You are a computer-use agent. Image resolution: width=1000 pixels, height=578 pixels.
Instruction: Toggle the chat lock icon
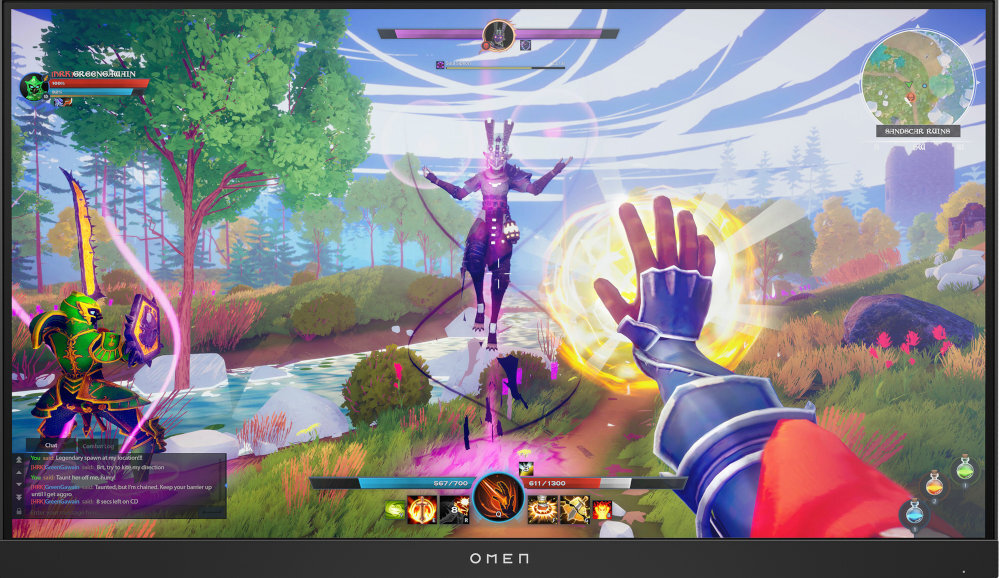(x=18, y=511)
